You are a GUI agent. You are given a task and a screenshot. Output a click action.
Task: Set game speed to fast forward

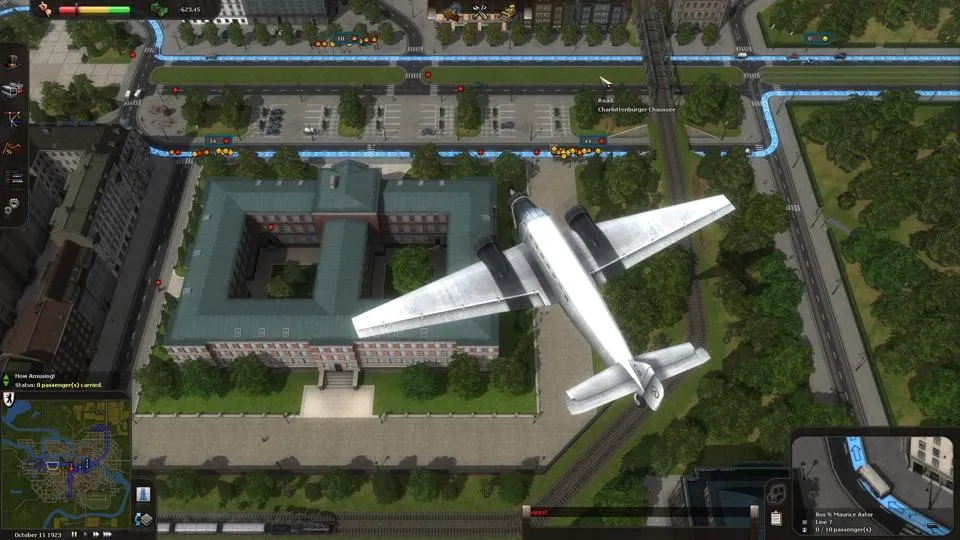tap(98, 534)
